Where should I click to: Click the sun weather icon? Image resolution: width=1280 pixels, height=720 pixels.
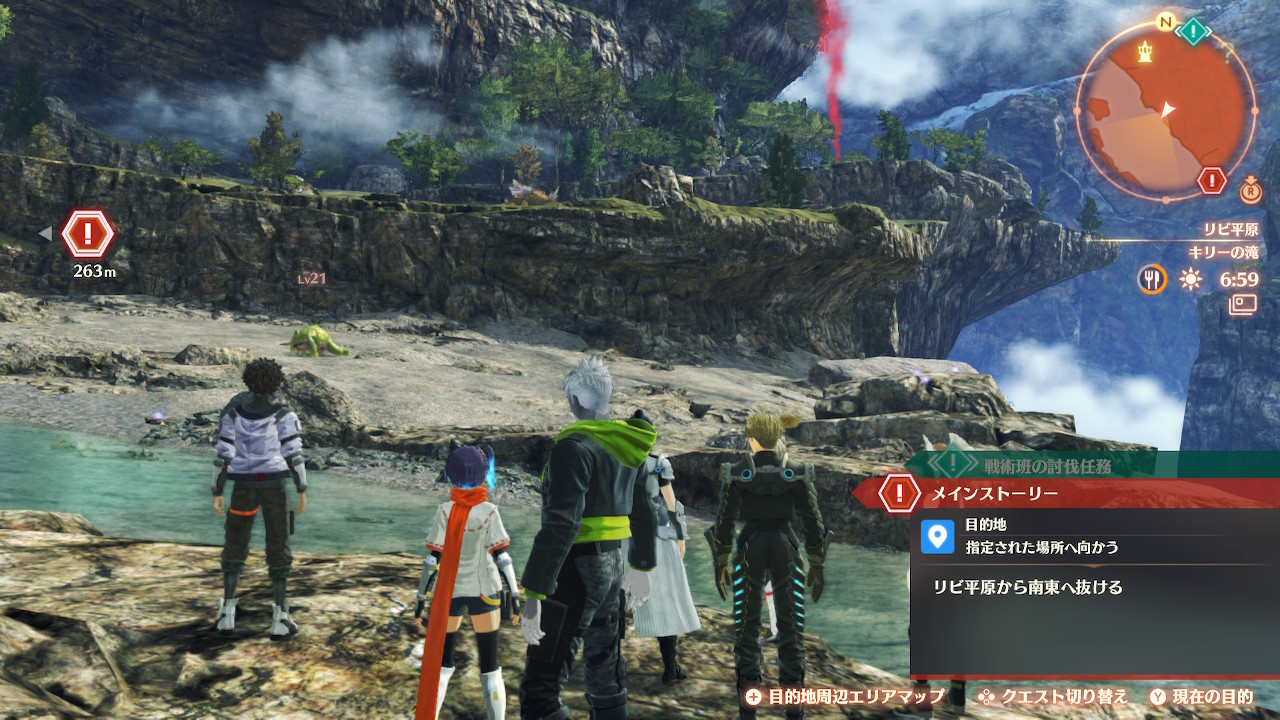[1190, 280]
